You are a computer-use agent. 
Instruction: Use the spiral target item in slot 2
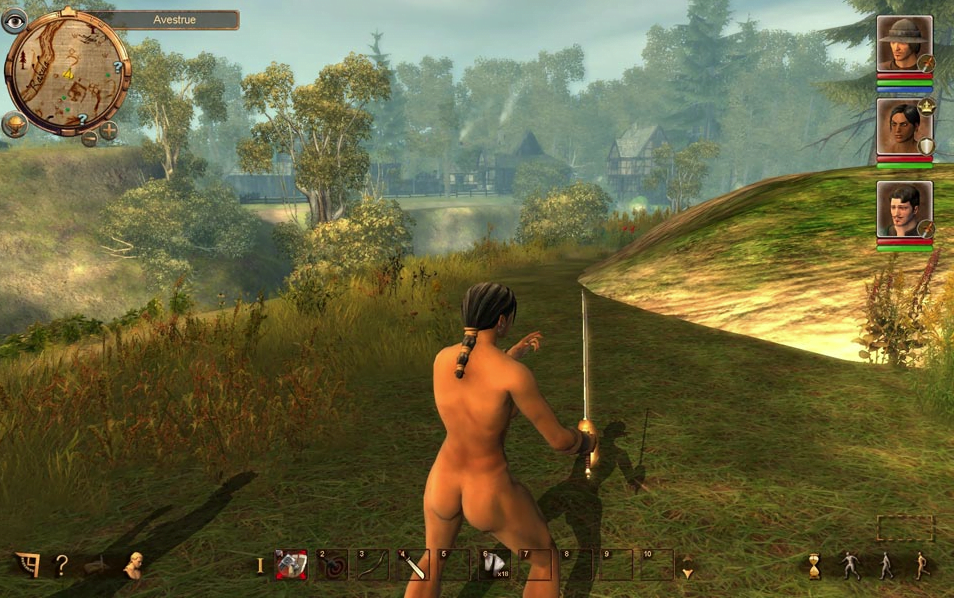332,565
